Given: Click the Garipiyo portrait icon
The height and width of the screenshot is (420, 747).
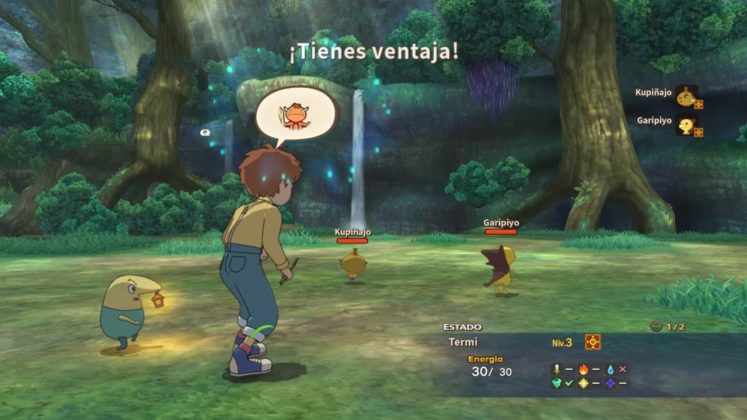Looking at the screenshot, I should coord(687,126).
